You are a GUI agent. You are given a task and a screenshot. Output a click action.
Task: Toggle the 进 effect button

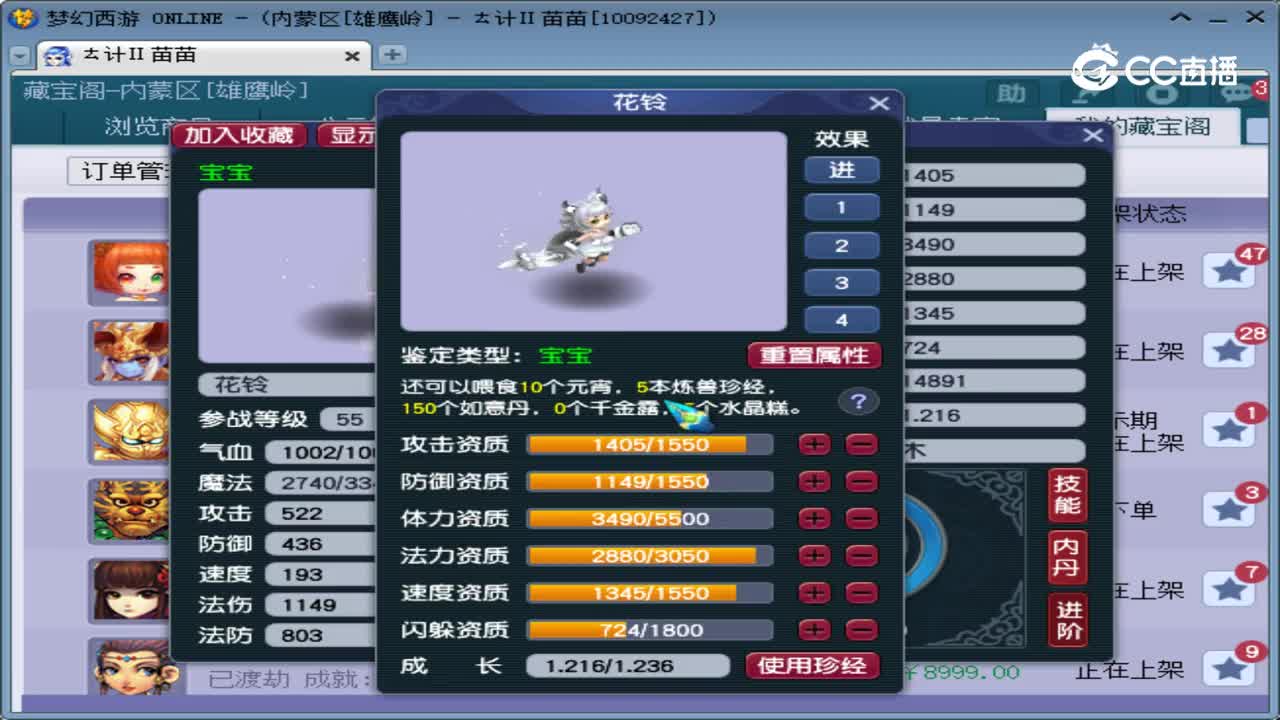[841, 170]
